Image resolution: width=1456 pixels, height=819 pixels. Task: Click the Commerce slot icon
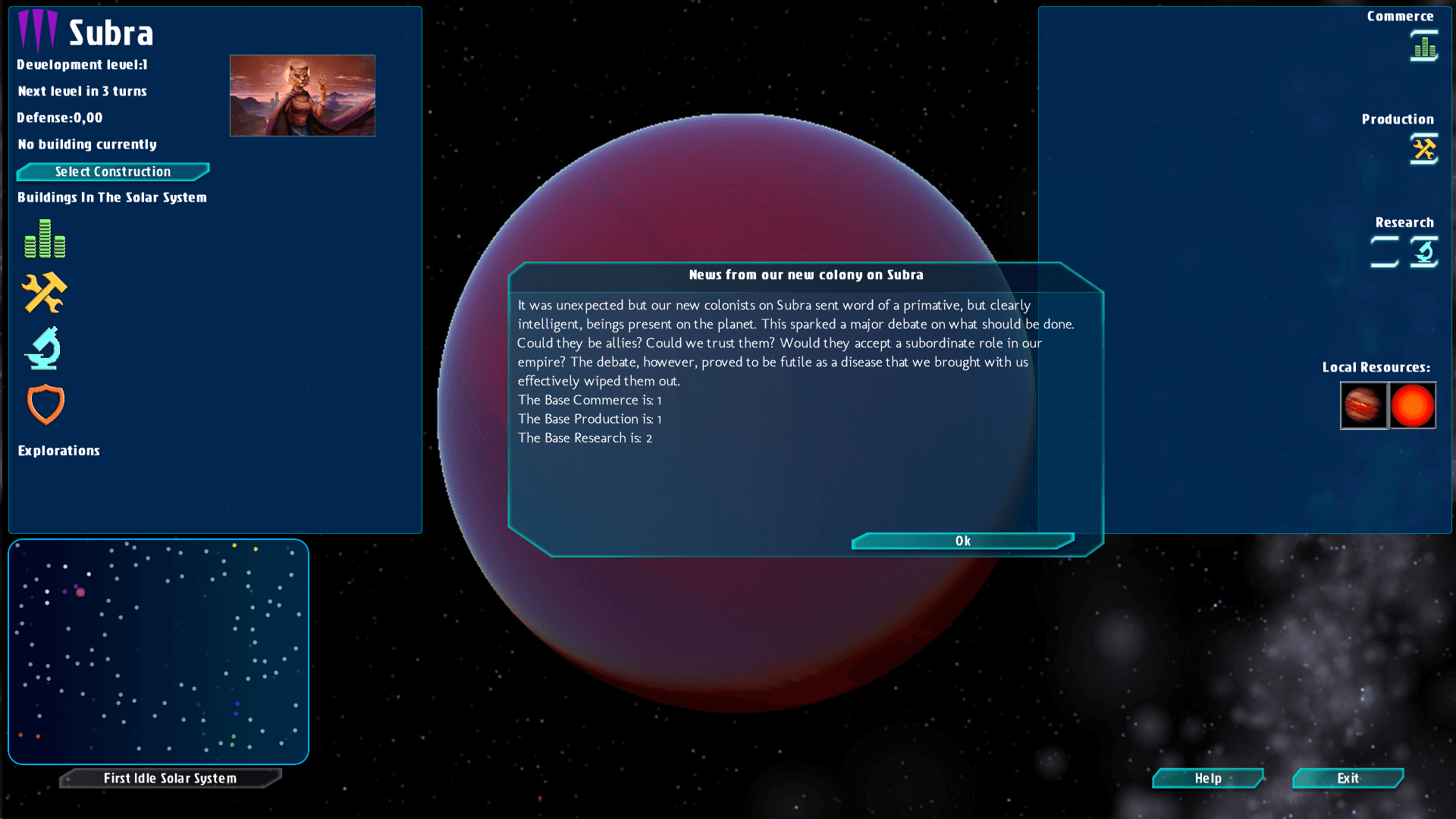1424,46
